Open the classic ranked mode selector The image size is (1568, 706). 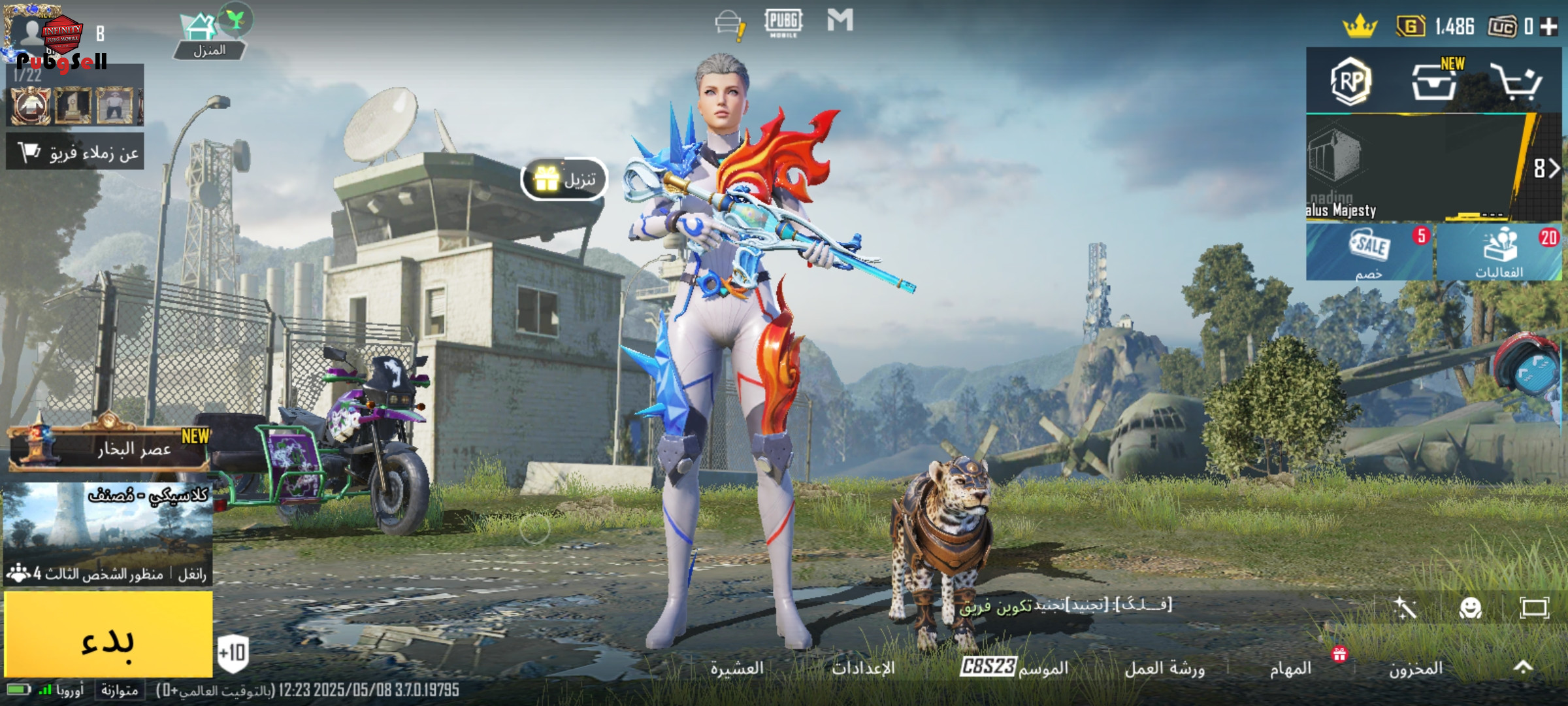click(108, 533)
